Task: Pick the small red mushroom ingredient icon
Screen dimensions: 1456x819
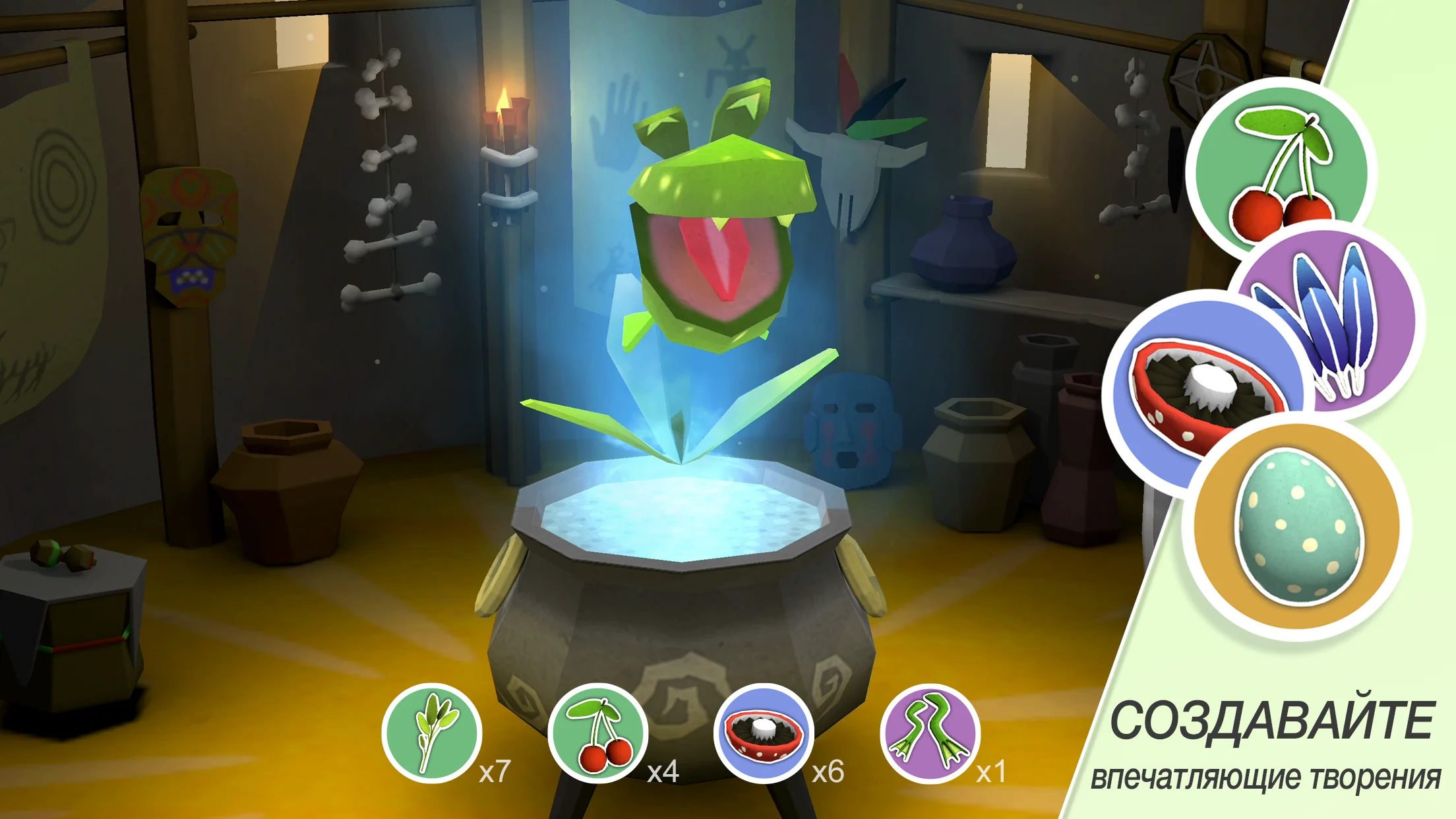Action: click(764, 733)
